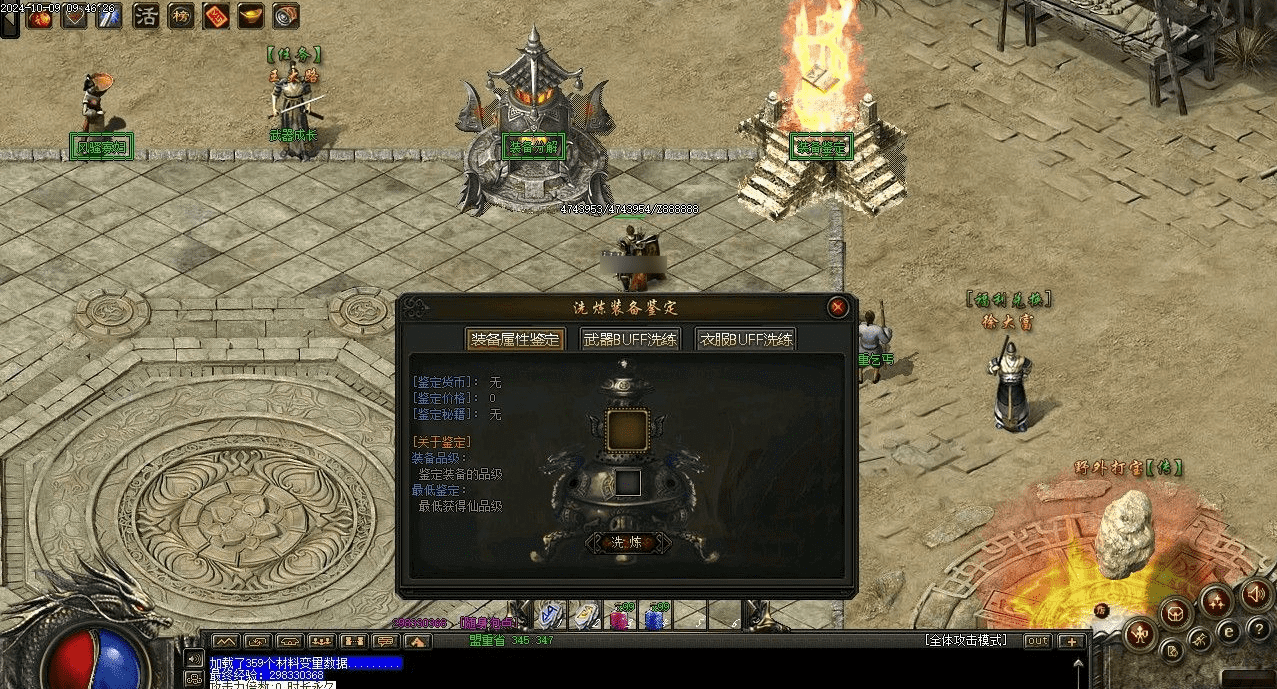This screenshot has height=689, width=1277.
Task: Show the 榜 ranking board
Action: pyautogui.click(x=181, y=16)
